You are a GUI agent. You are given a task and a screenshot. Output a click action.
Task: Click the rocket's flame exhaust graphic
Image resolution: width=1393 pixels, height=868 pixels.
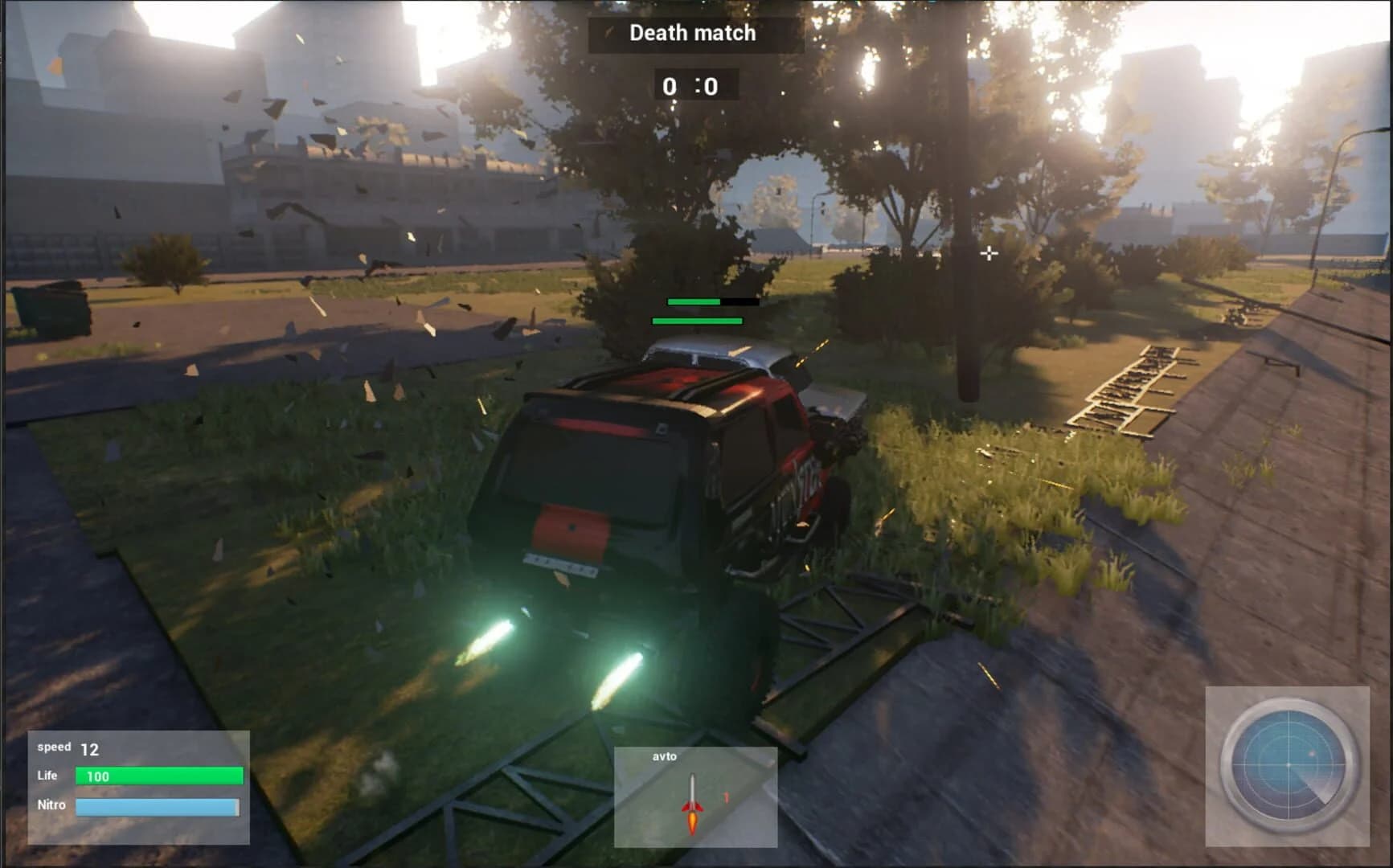coord(693,820)
